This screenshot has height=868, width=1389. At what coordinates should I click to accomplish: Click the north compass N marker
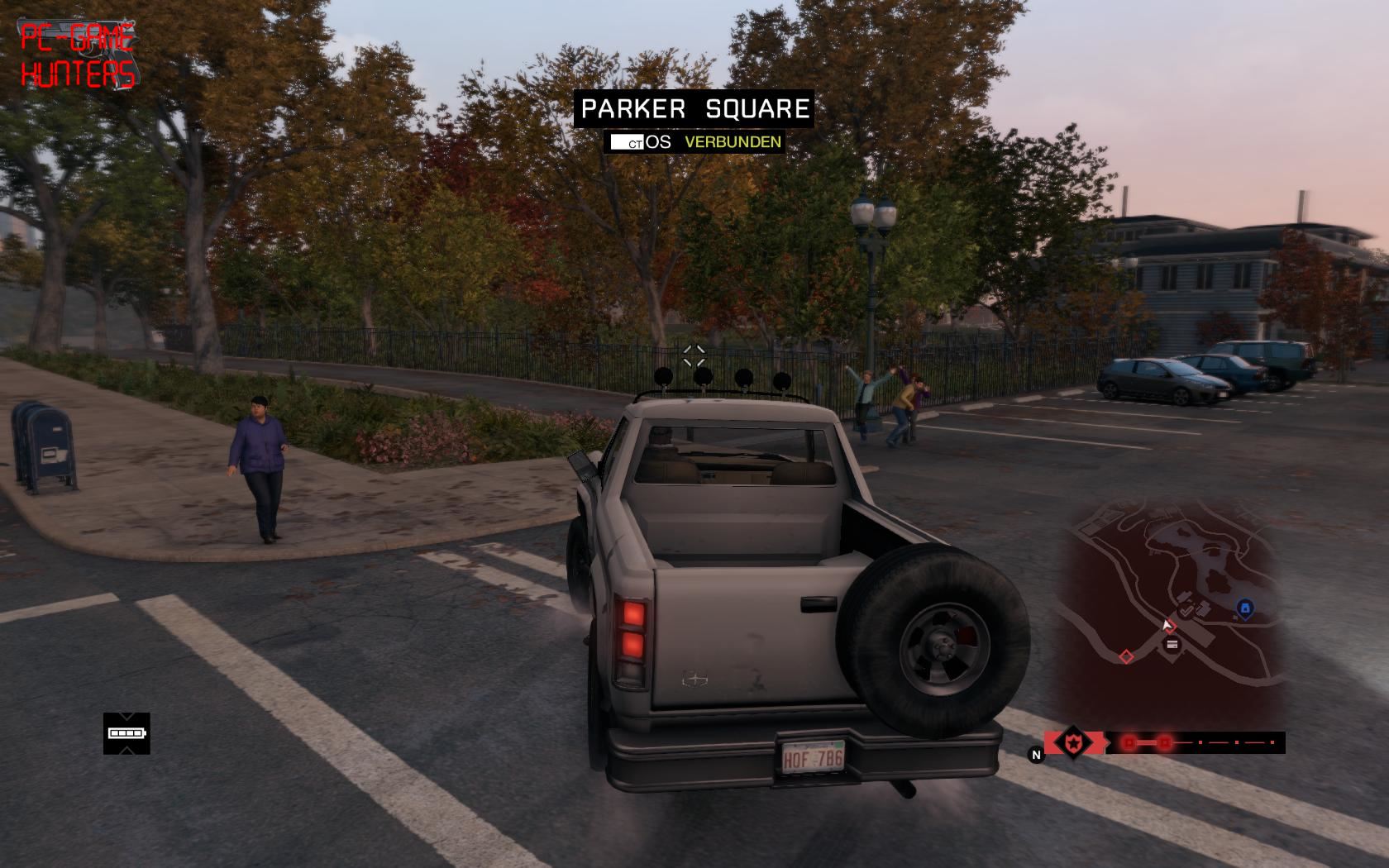pos(1035,754)
